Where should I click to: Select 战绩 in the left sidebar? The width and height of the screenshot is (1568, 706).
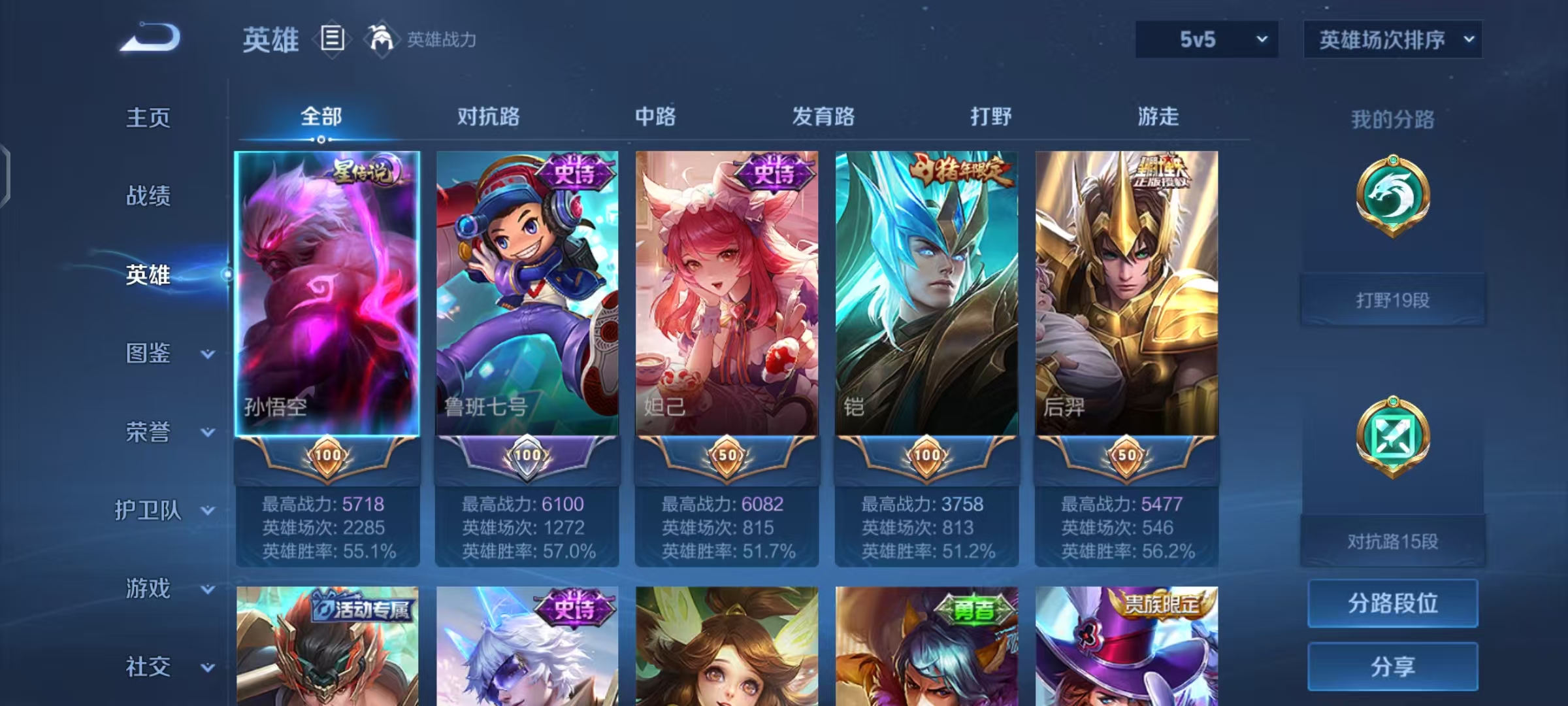[148, 197]
